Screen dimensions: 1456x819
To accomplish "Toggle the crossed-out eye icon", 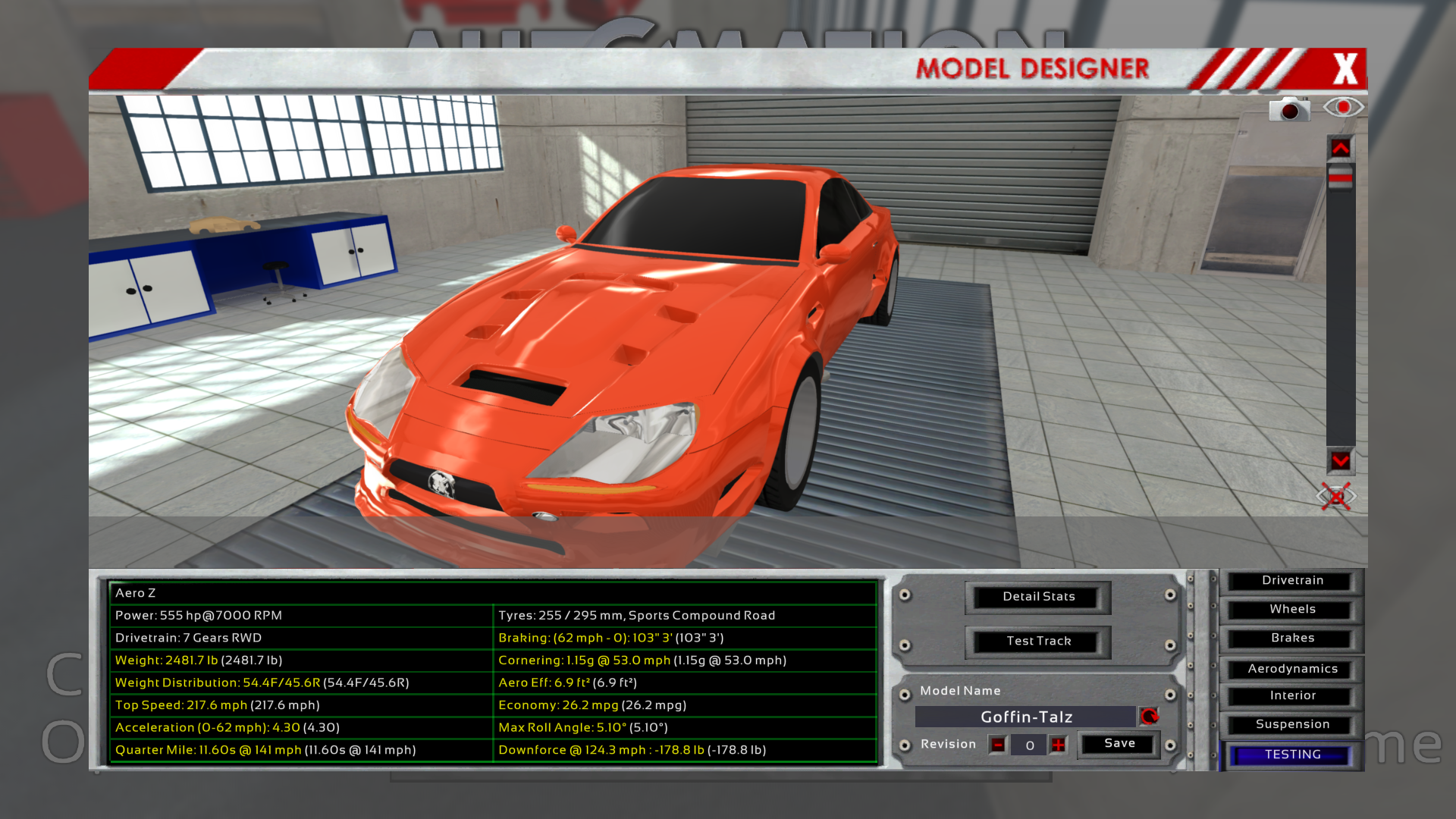I will pyautogui.click(x=1336, y=497).
